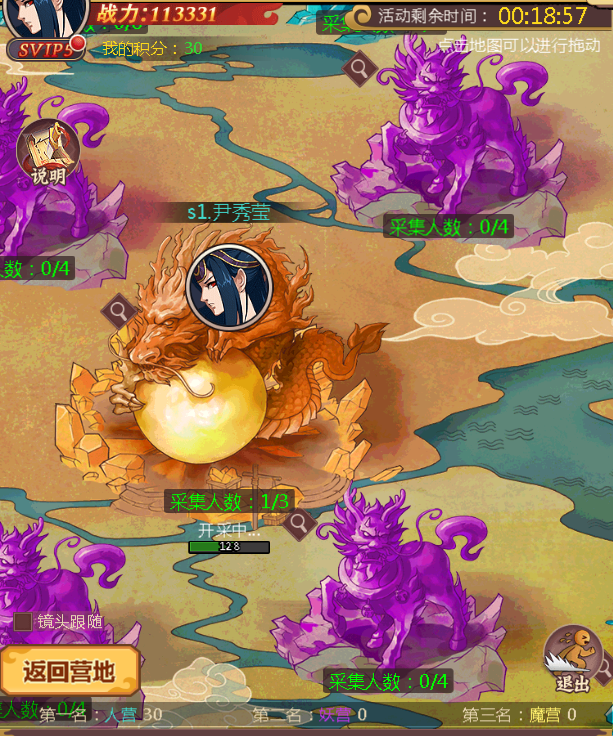This screenshot has height=736, width=613.
Task: Inspect with the magnifier beside the dragon's head
Action: [120, 310]
